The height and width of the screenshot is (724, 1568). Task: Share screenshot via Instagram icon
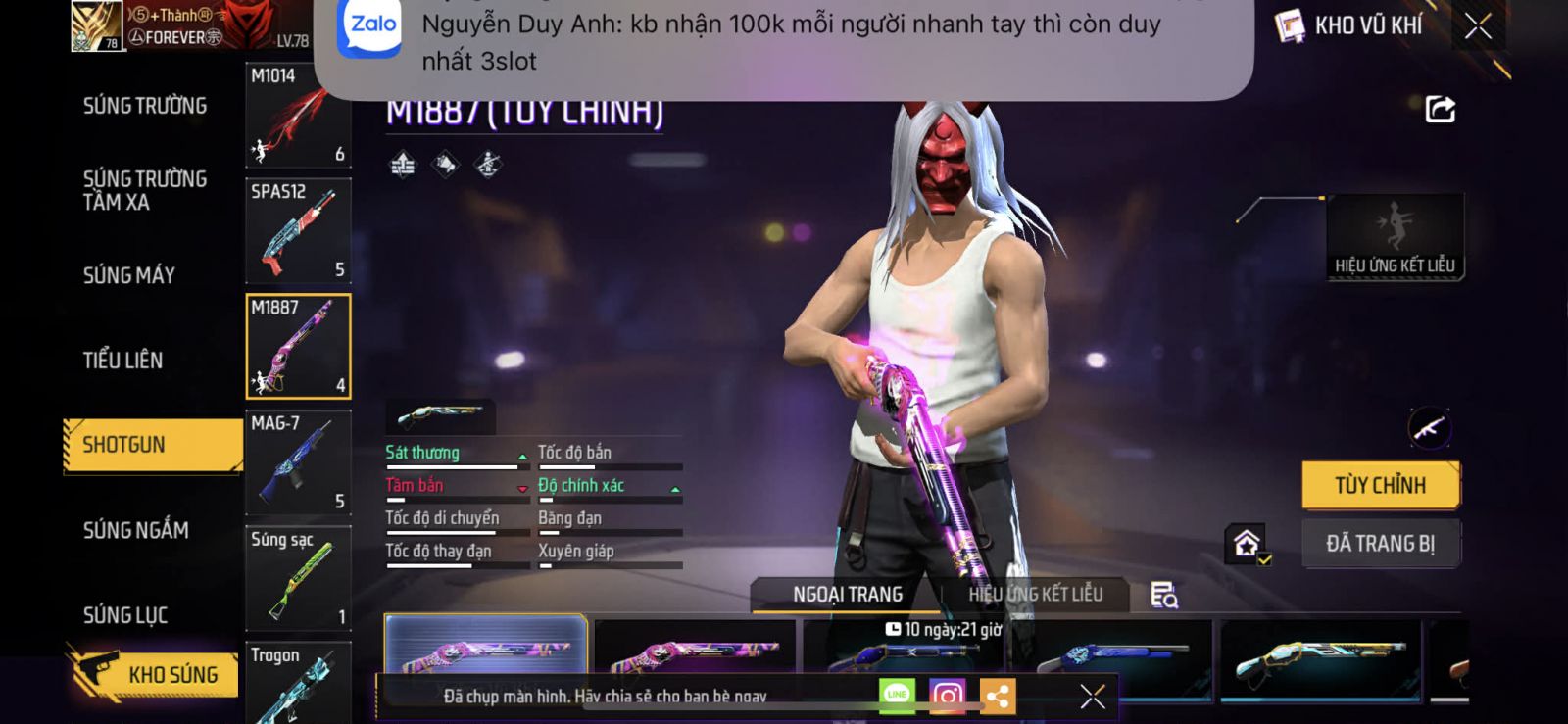click(947, 697)
